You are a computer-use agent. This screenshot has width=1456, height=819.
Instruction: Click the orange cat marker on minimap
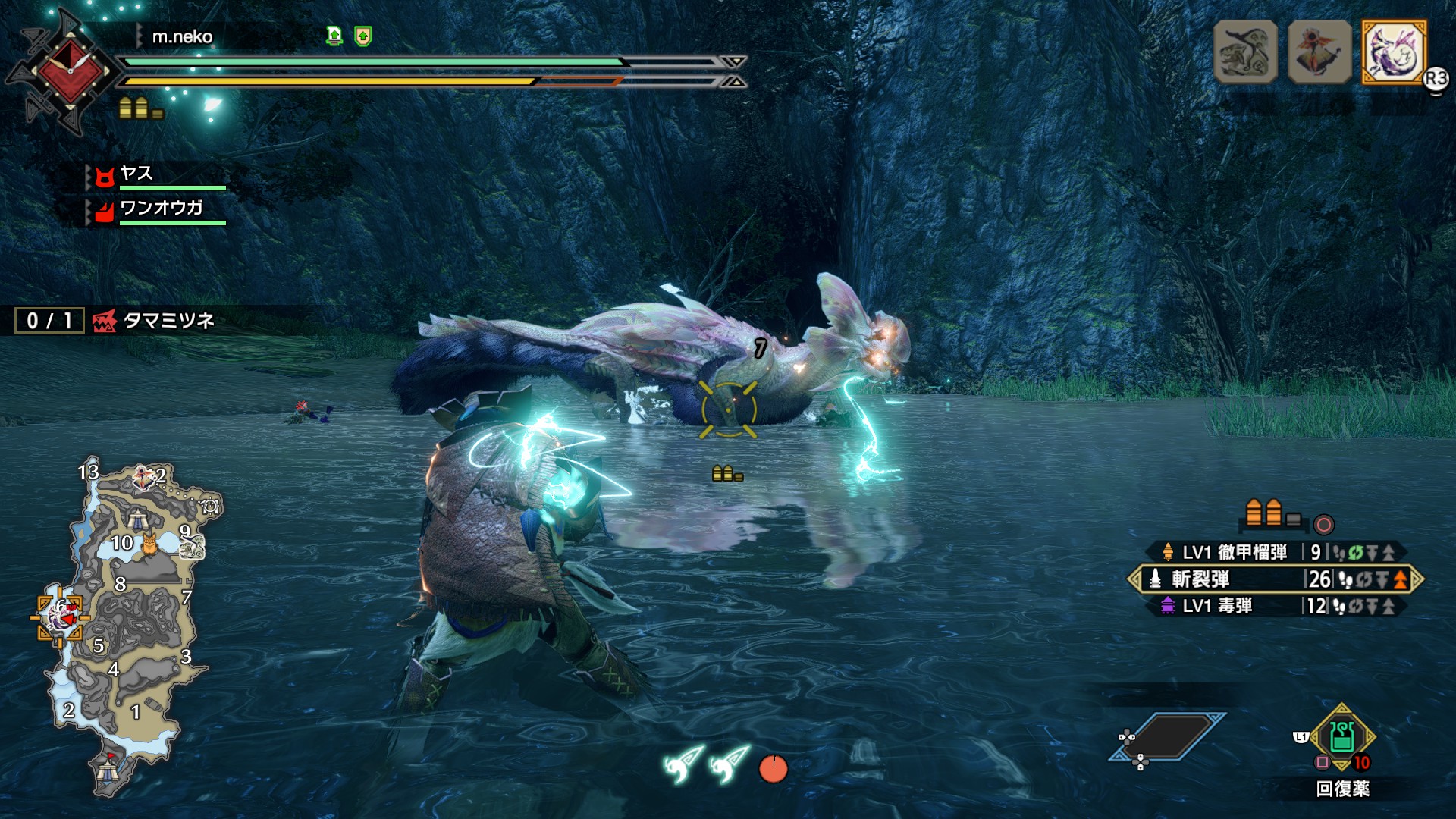149,543
